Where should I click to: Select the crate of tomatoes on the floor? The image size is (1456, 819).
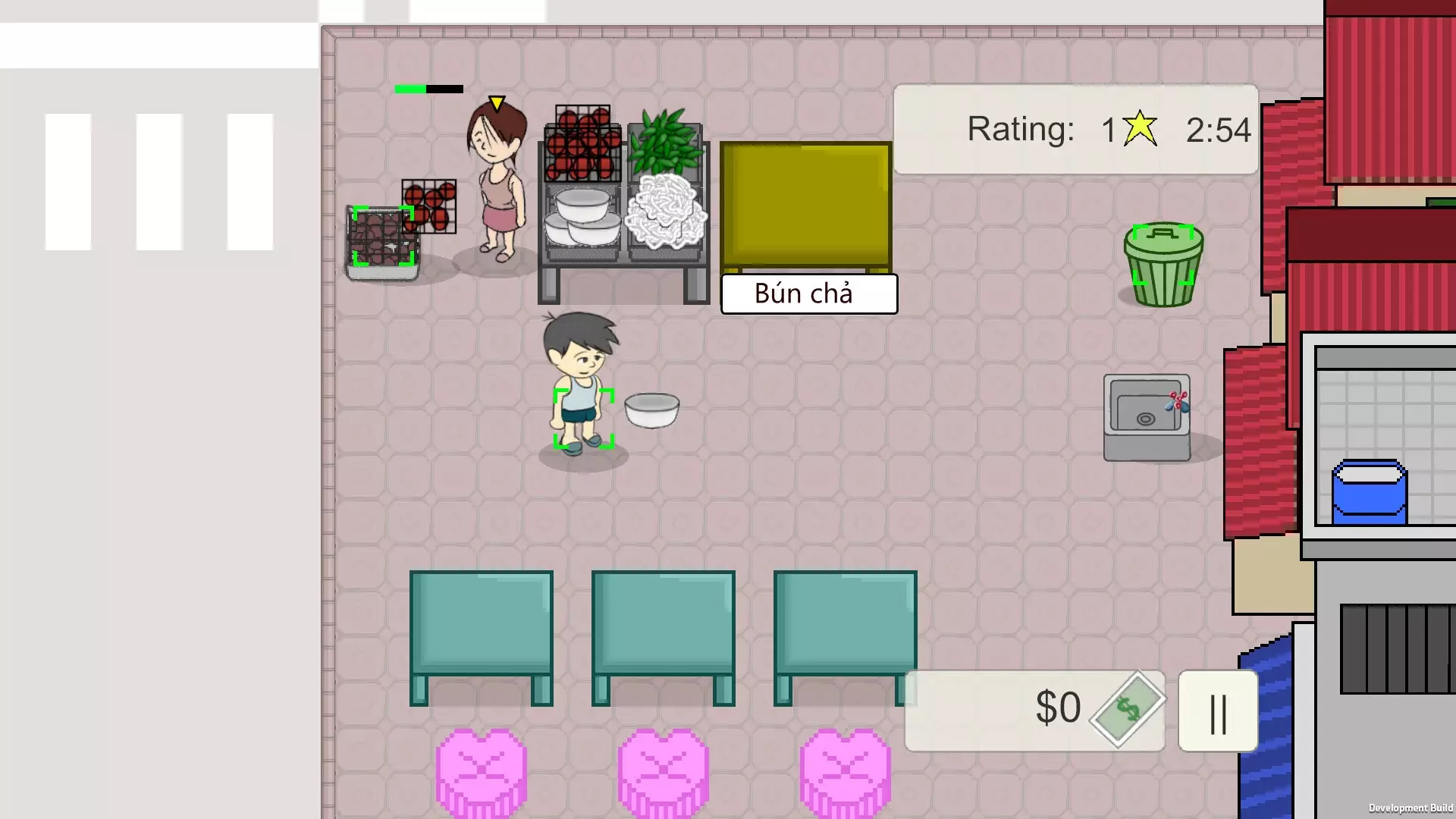430,205
